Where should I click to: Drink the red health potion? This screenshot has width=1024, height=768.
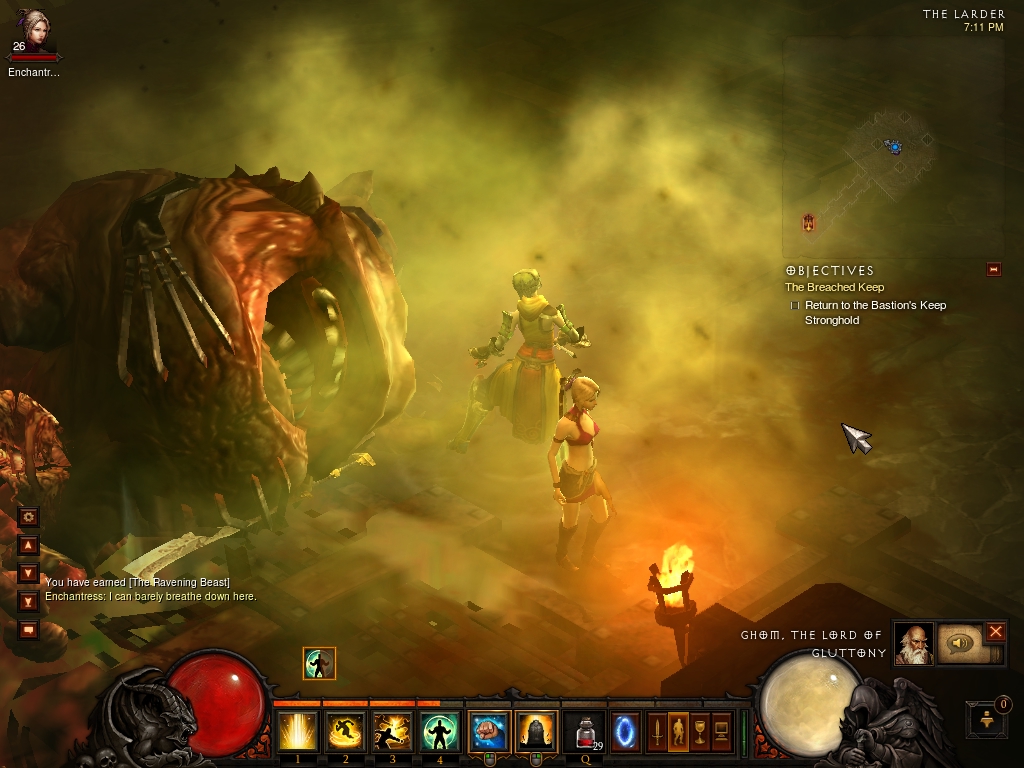585,732
